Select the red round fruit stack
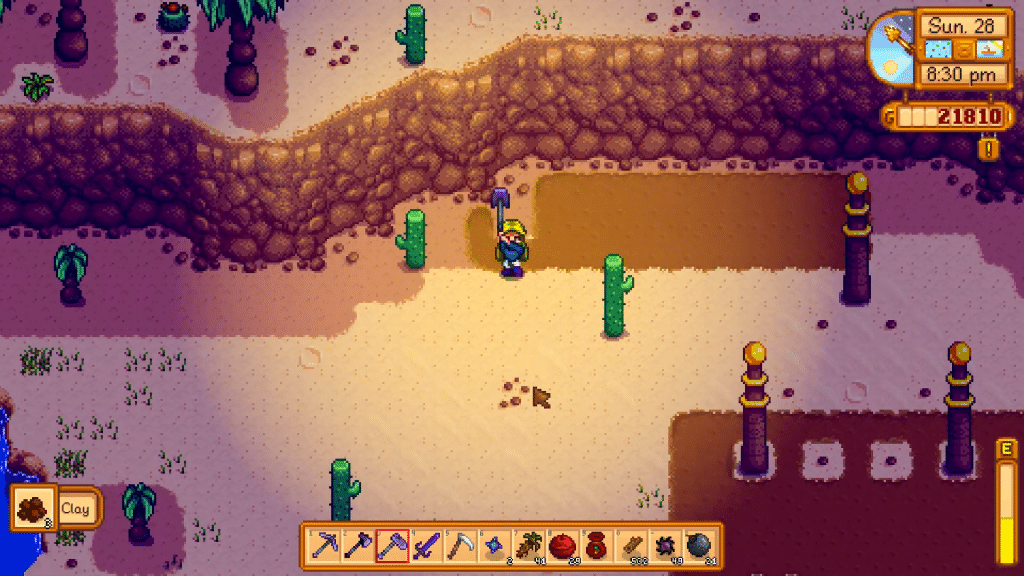This screenshot has width=1024, height=576. 562,545
